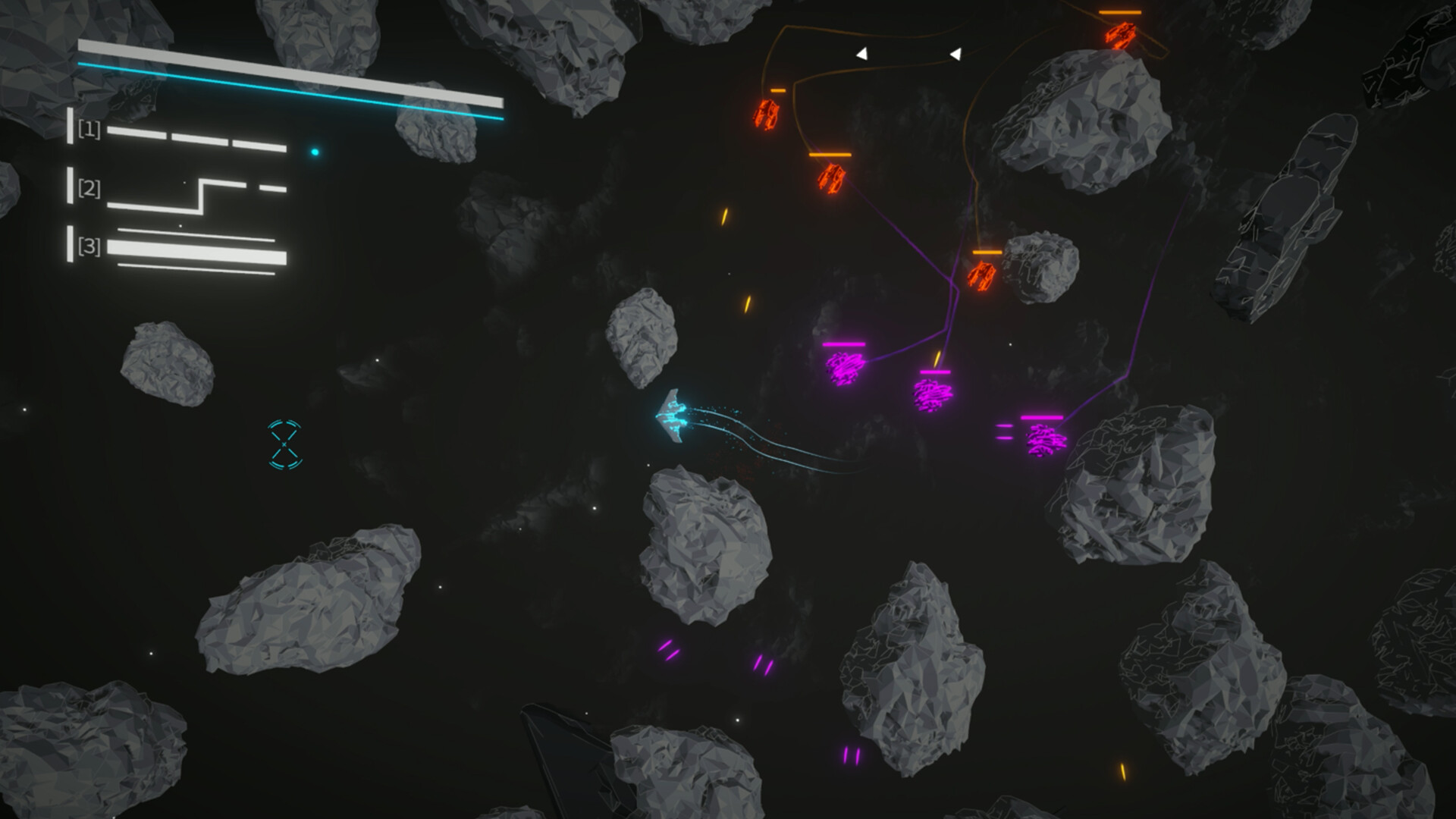This screenshot has height=819, width=1456.
Task: Click the red enemy fighter near the top-left orange trail
Action: [x=767, y=115]
